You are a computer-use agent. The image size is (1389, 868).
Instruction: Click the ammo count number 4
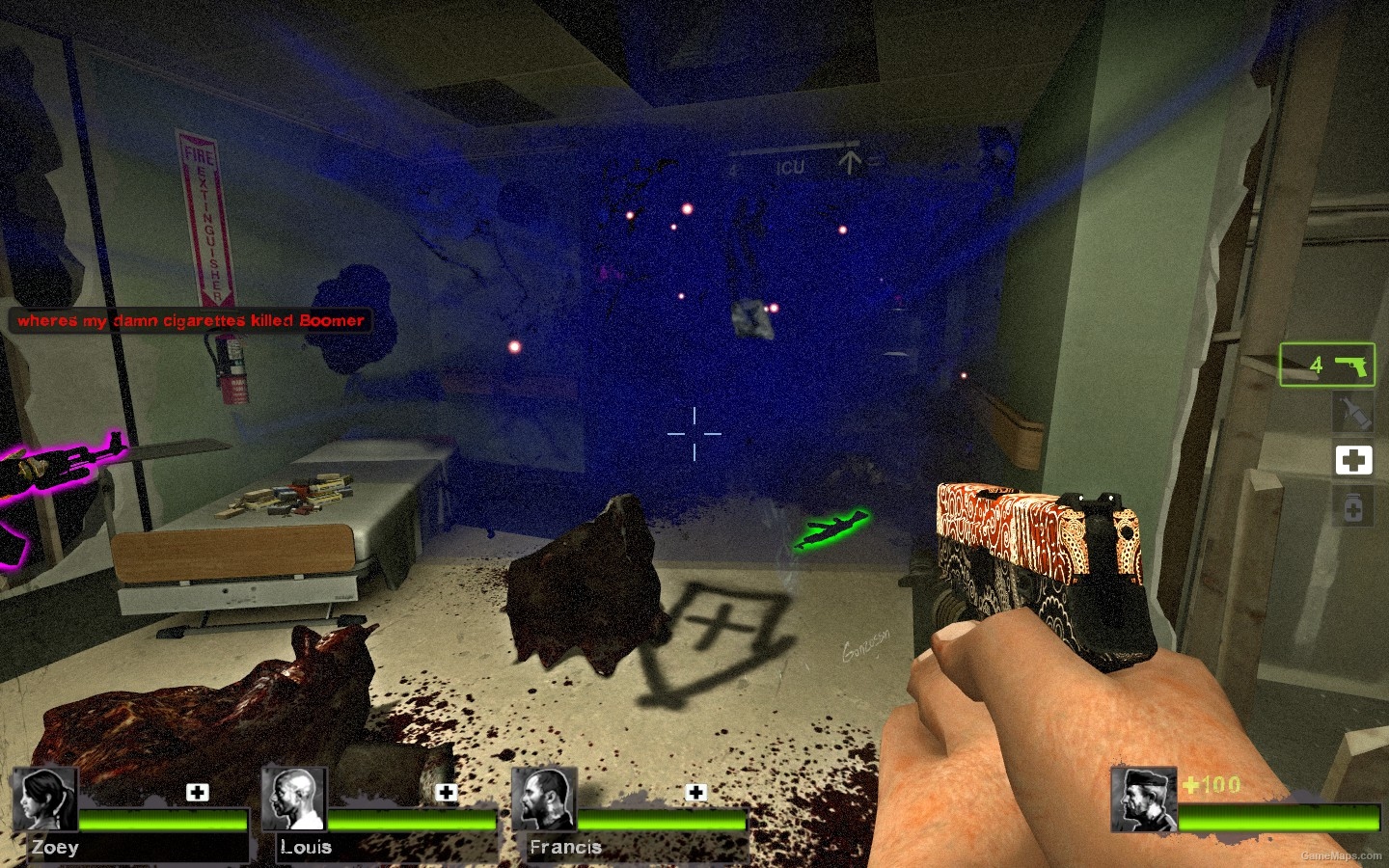tap(1316, 364)
